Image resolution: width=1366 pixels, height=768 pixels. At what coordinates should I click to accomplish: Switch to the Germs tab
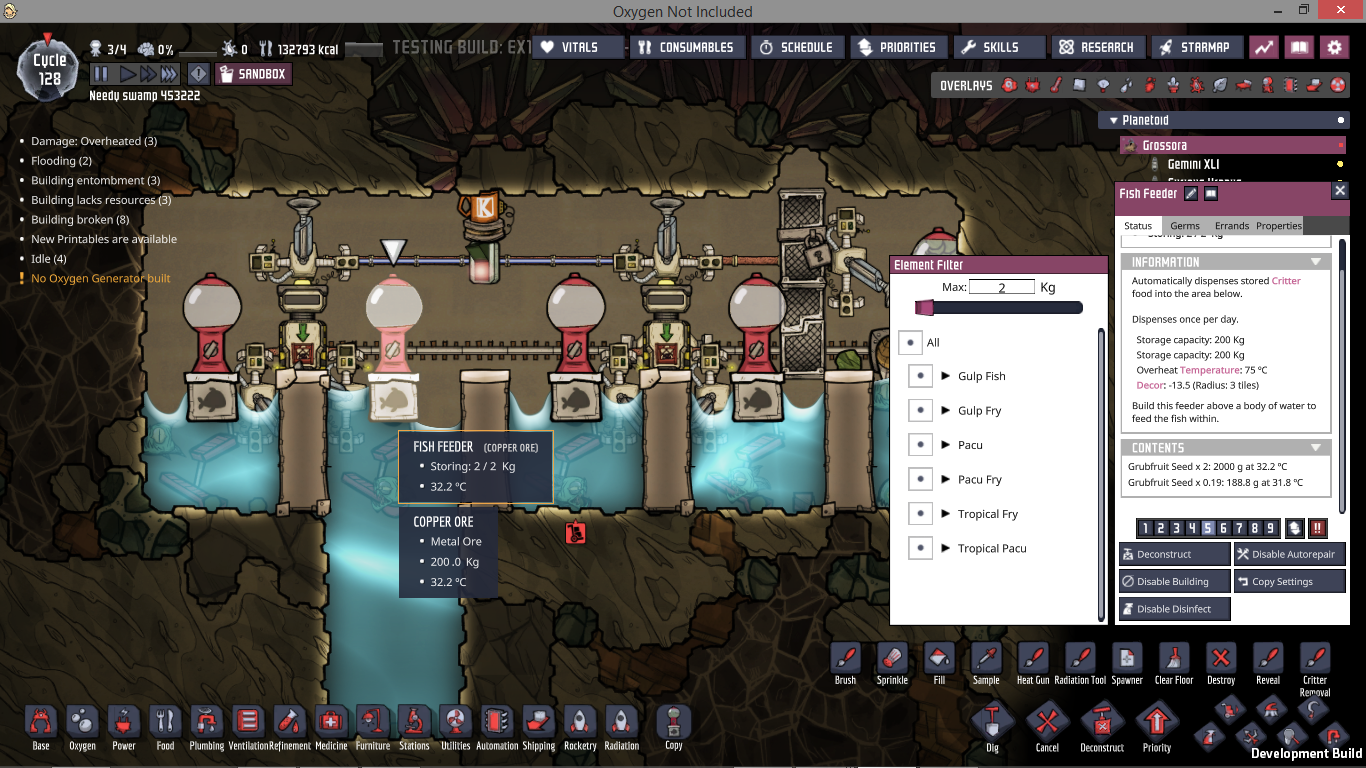(x=1184, y=226)
